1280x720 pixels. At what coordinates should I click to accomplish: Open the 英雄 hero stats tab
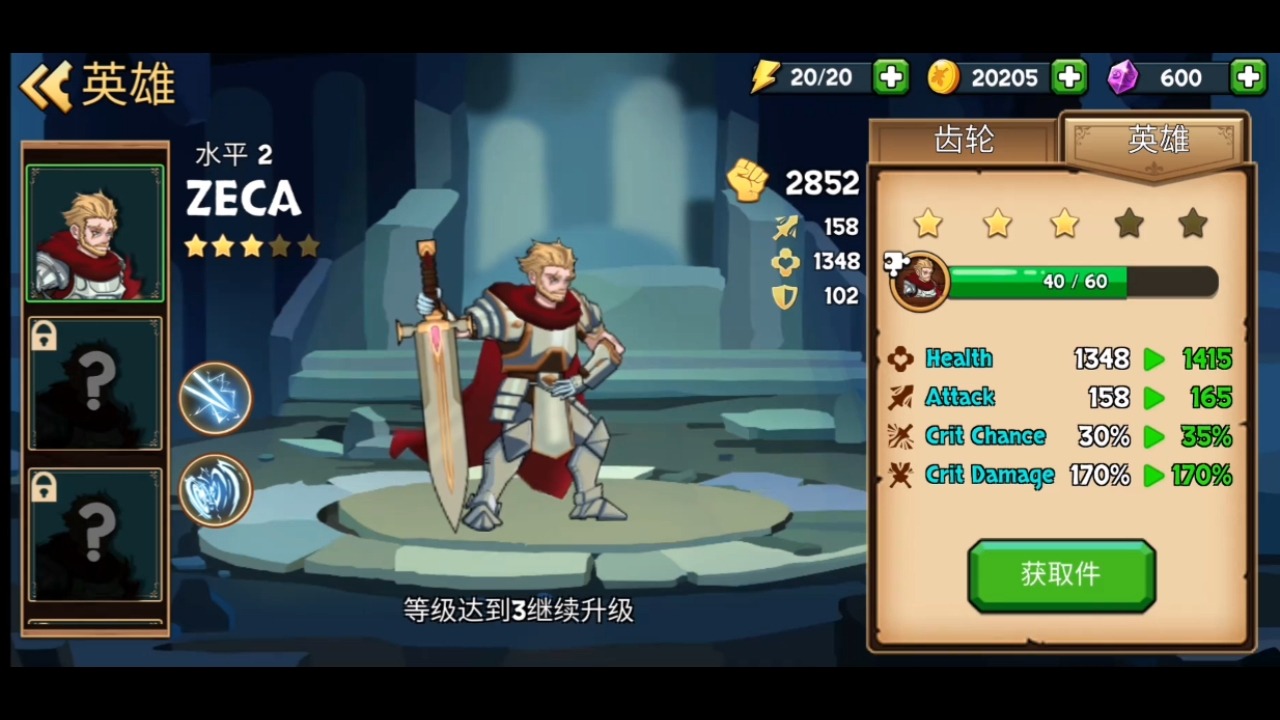[1157, 141]
